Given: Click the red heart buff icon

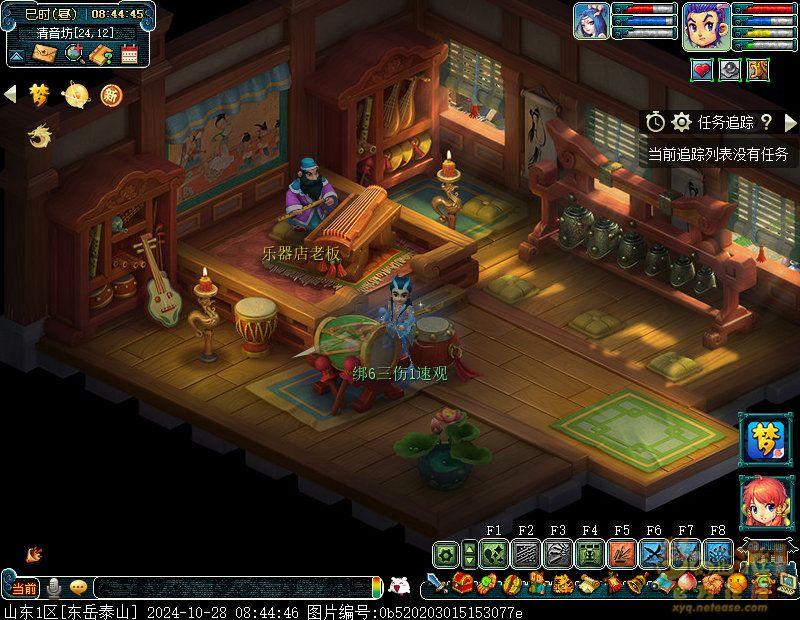Looking at the screenshot, I should [x=702, y=70].
